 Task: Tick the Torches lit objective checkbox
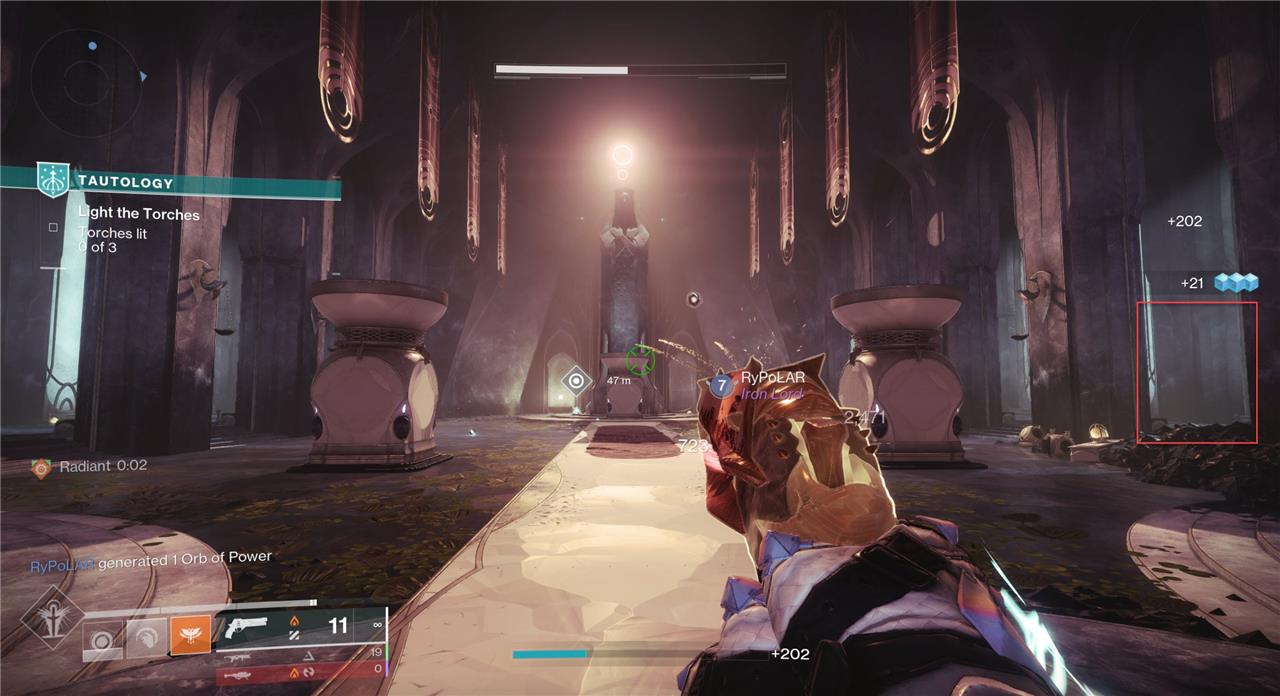[53, 228]
